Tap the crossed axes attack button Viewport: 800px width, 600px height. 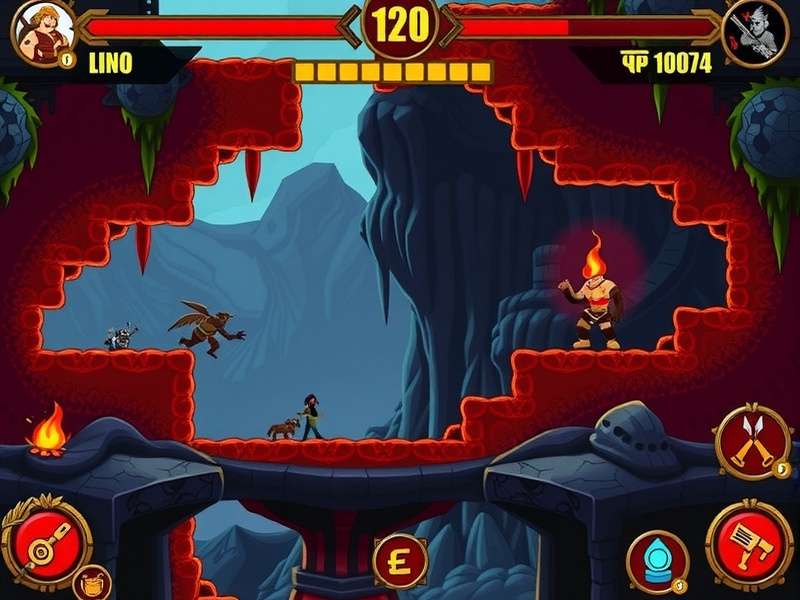[x=752, y=442]
